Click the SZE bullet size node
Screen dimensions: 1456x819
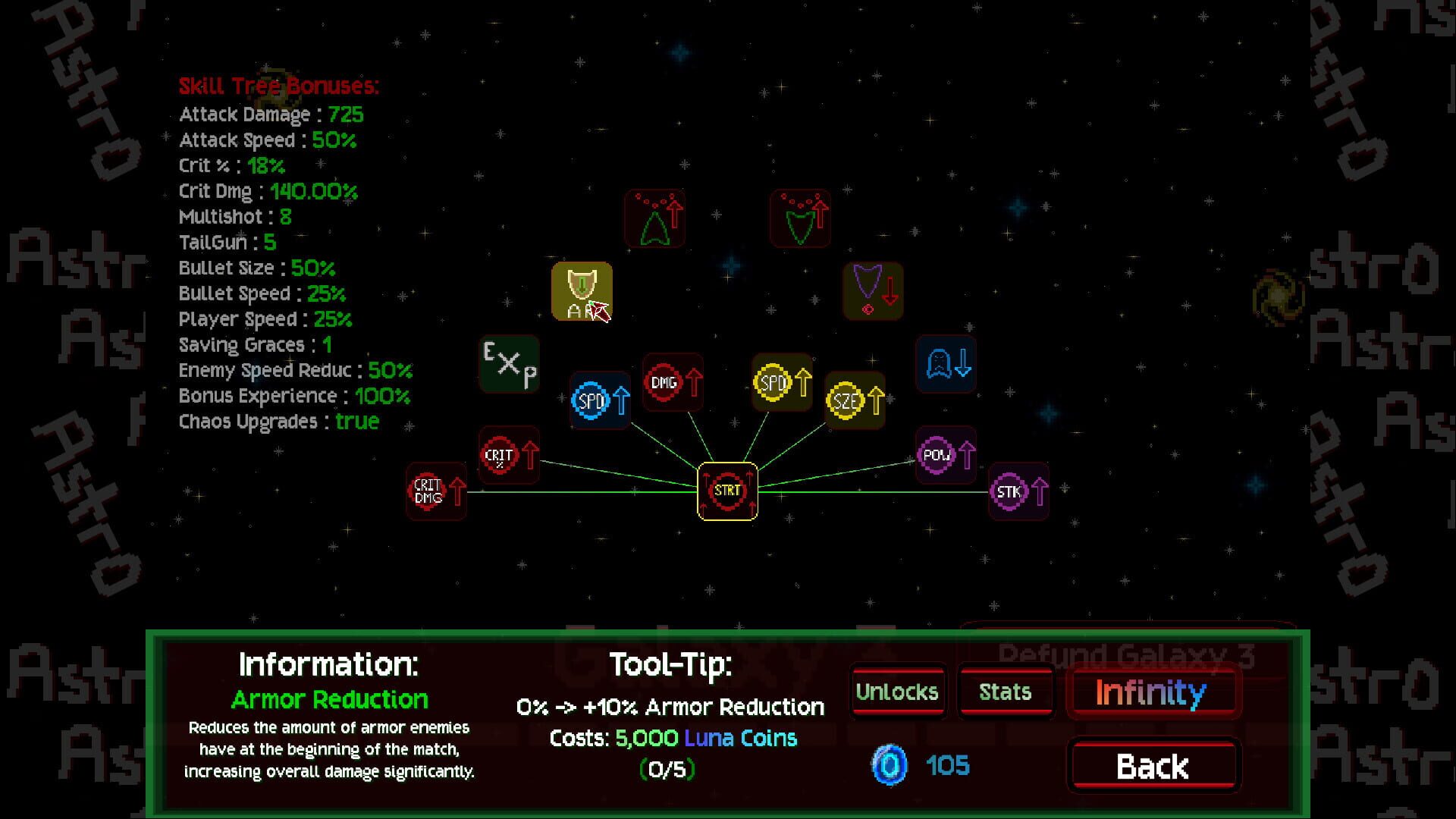pyautogui.click(x=855, y=398)
